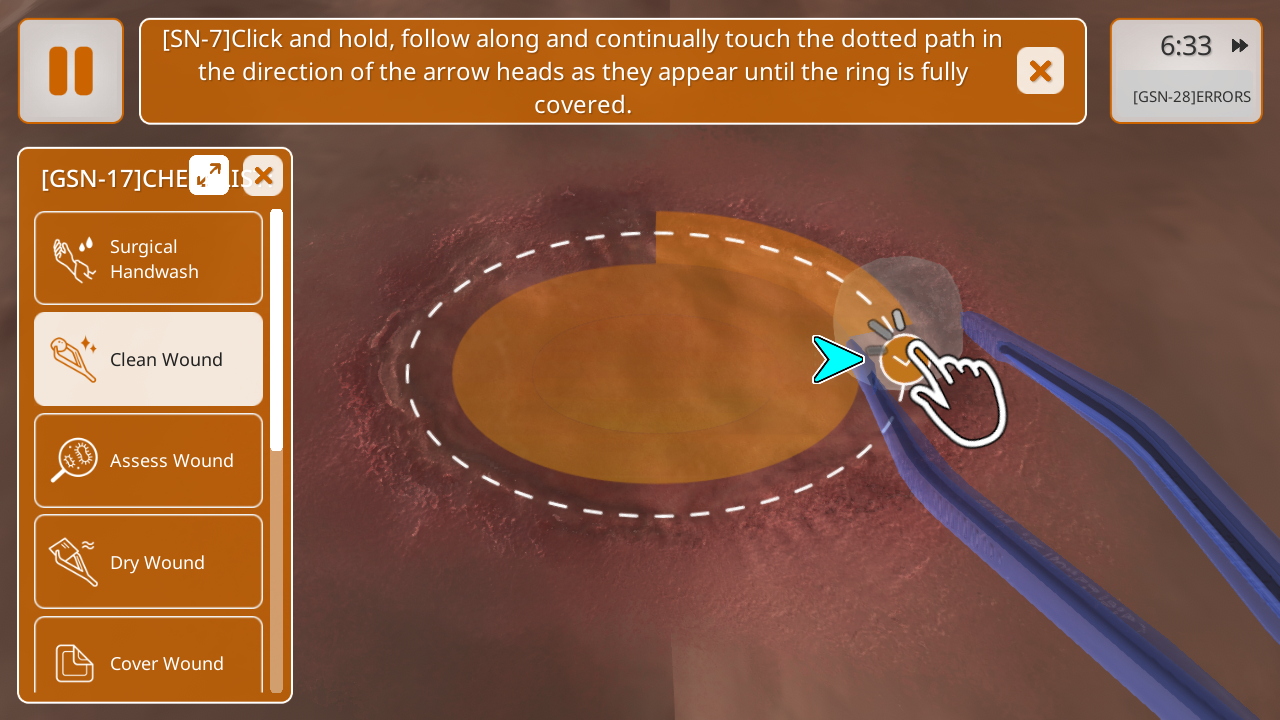Close the instruction banner
This screenshot has height=720, width=1280.
[x=1040, y=71]
